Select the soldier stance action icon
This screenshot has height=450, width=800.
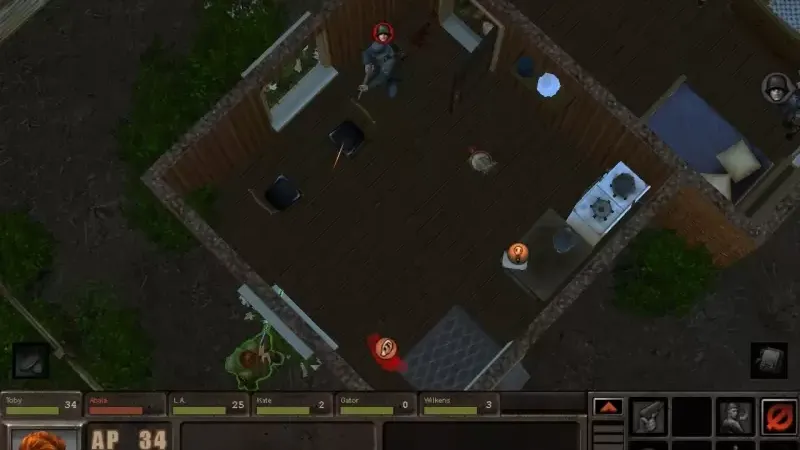pyautogui.click(x=733, y=416)
